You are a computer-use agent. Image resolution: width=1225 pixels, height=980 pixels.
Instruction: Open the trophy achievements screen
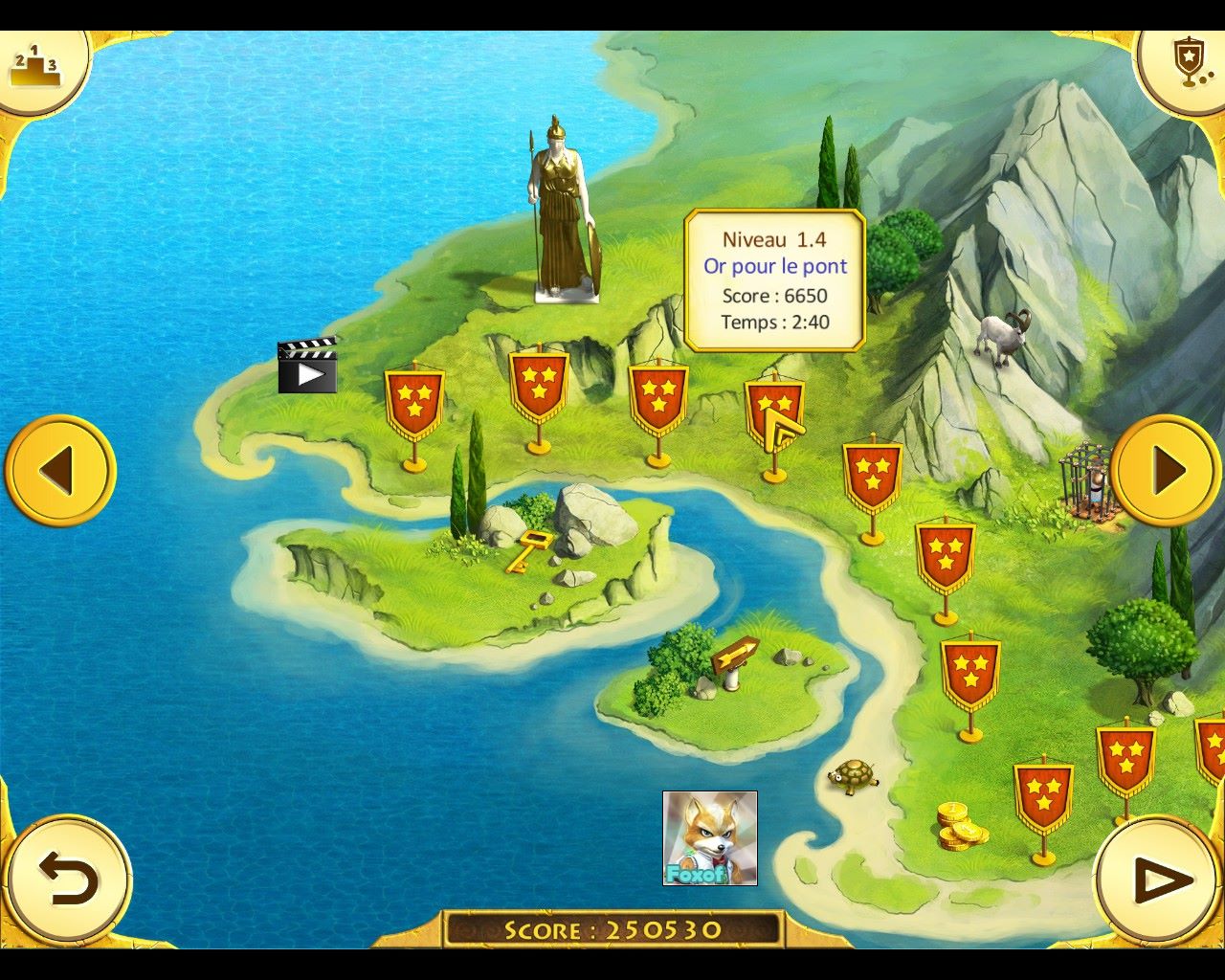click(1187, 65)
